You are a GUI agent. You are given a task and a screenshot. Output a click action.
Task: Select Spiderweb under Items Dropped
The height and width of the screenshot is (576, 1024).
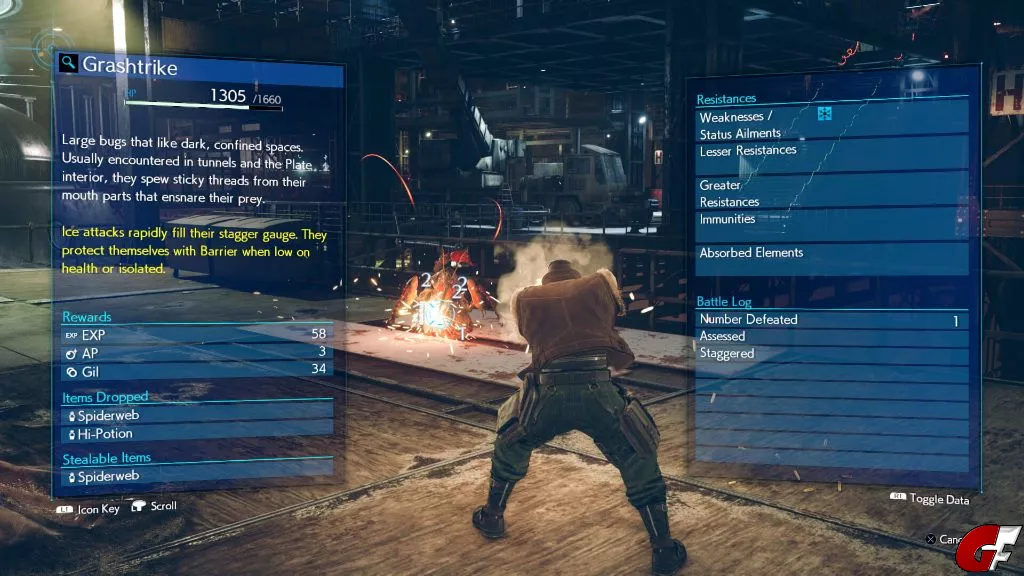click(x=197, y=415)
